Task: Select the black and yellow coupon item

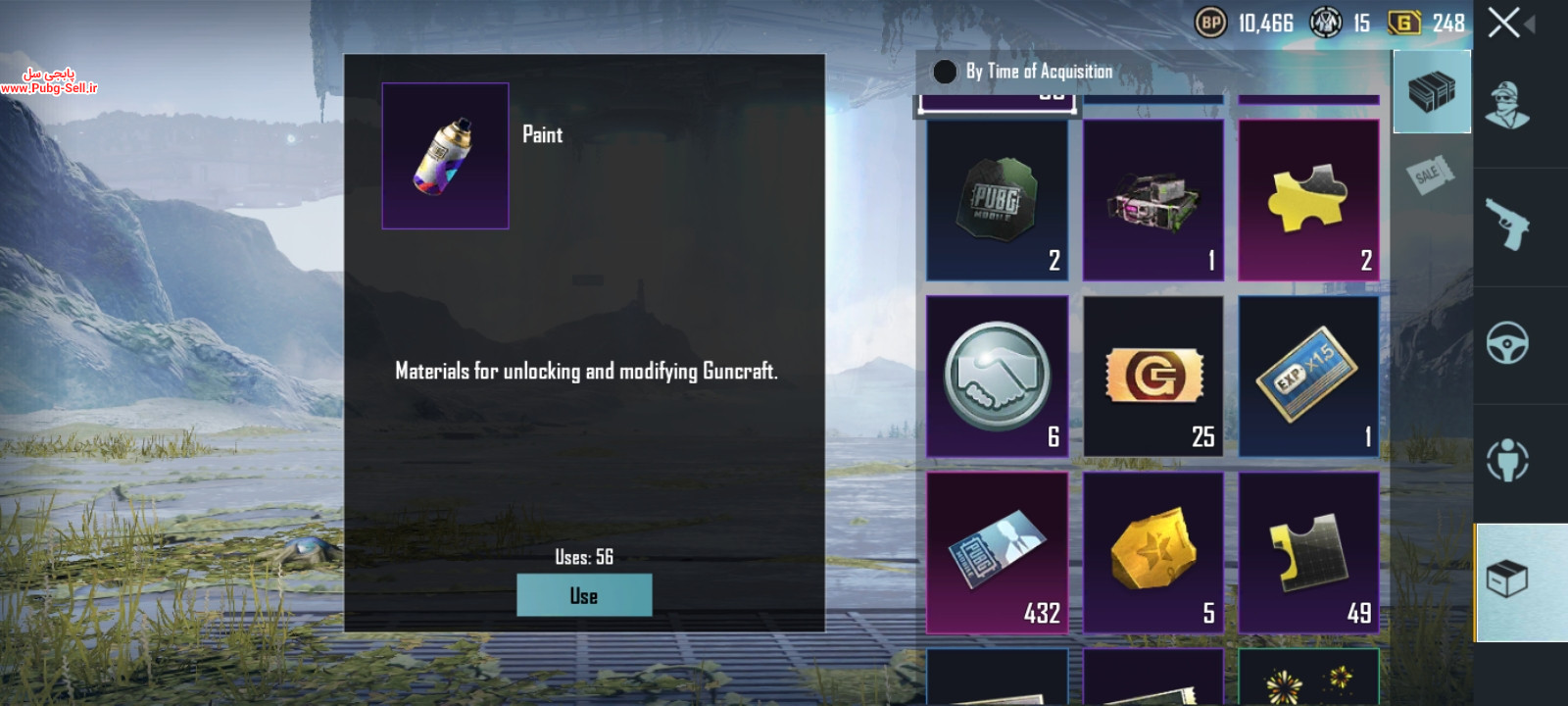Action: (x=1308, y=553)
